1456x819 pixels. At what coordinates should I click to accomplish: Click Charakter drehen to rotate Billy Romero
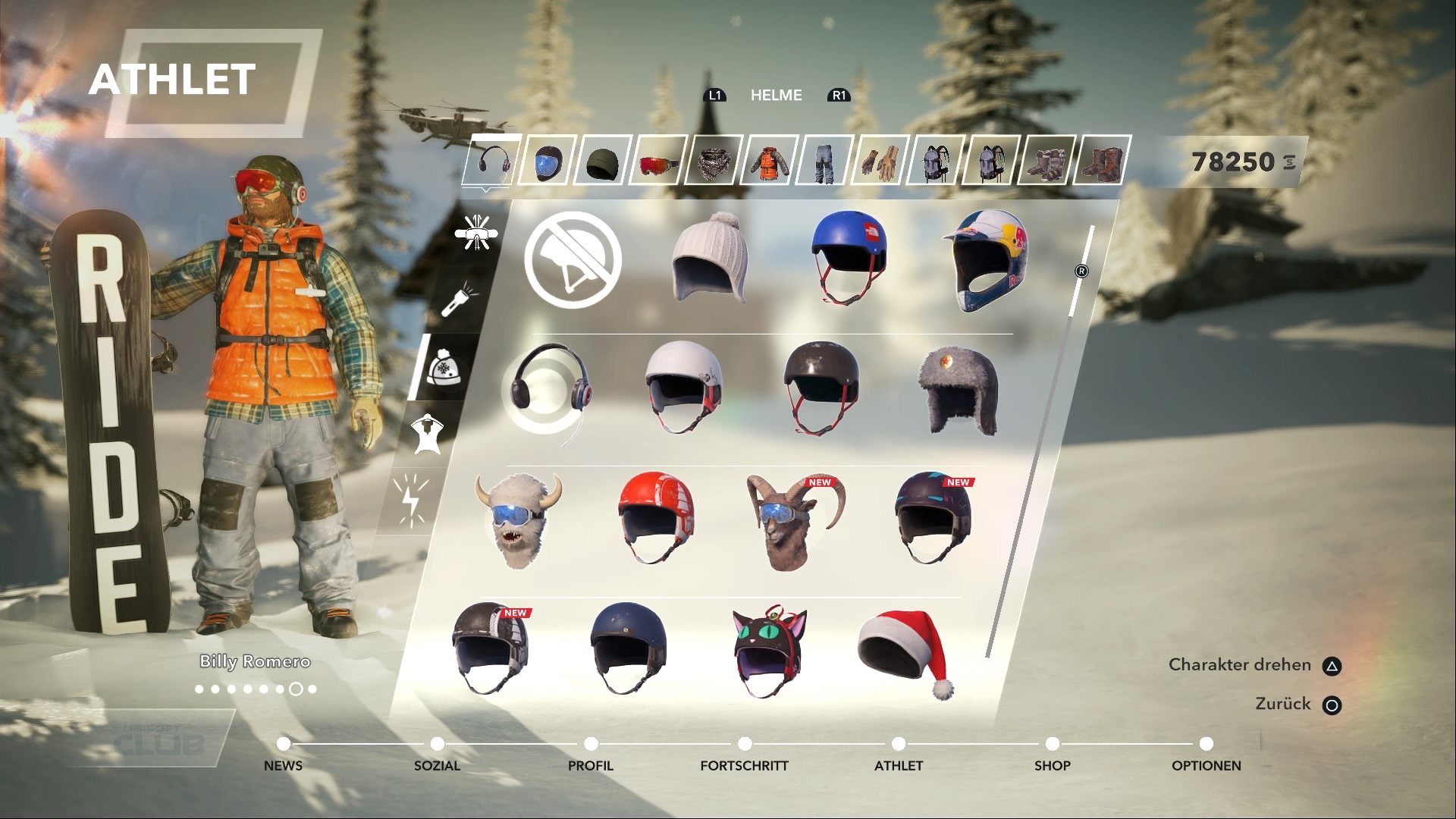pyautogui.click(x=1241, y=664)
